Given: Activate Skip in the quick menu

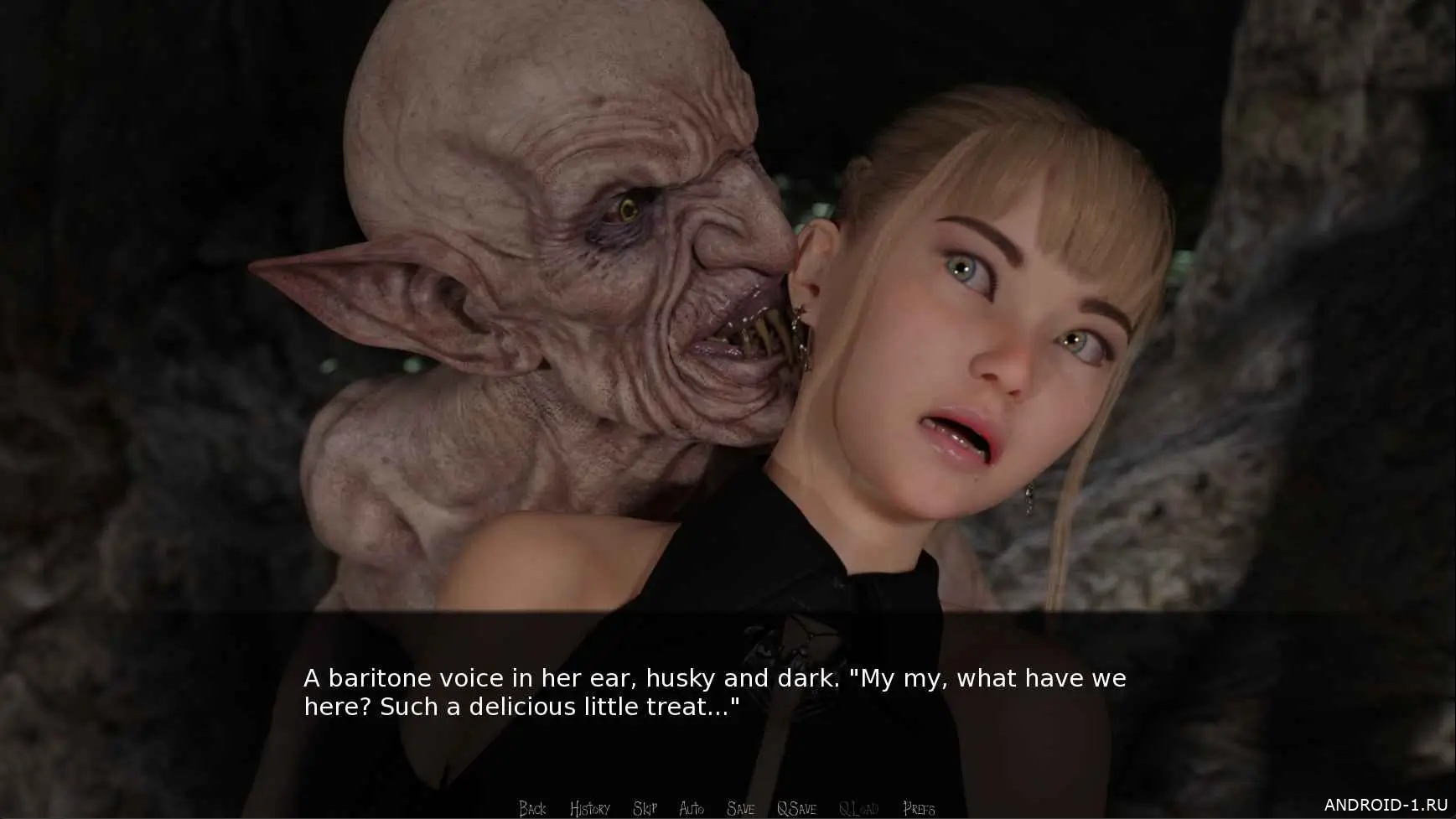Looking at the screenshot, I should pos(645,808).
